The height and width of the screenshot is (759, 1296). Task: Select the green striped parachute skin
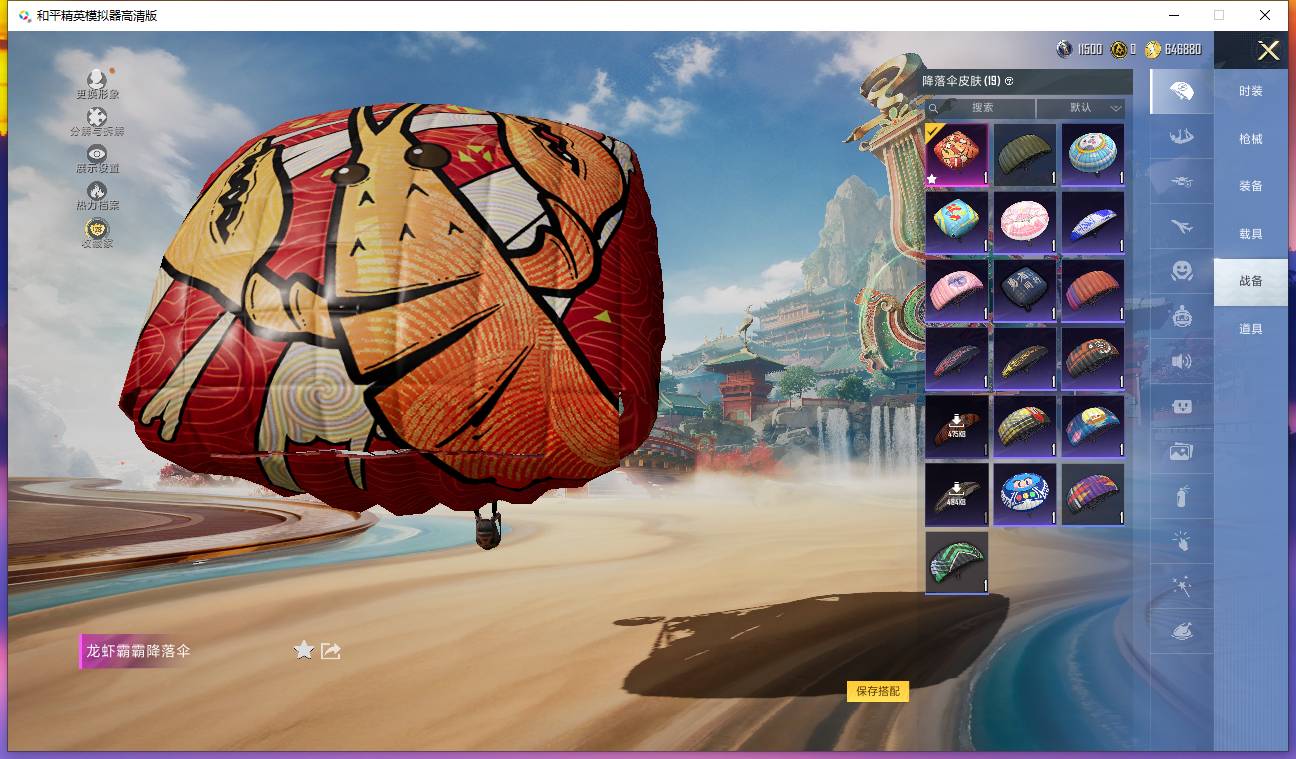click(957, 563)
